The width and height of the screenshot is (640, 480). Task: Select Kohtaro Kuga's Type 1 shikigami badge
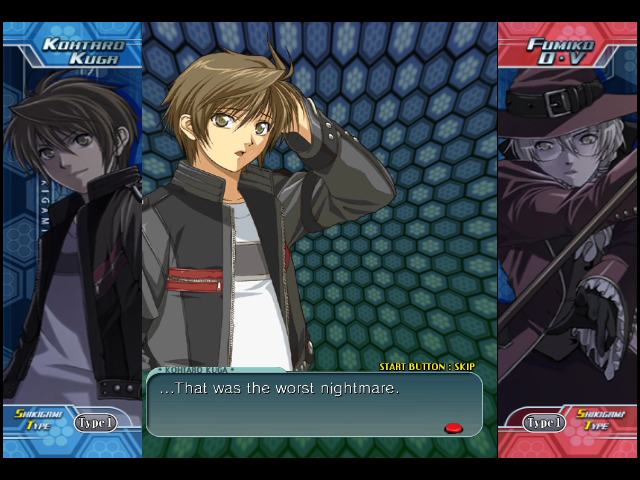(x=95, y=423)
